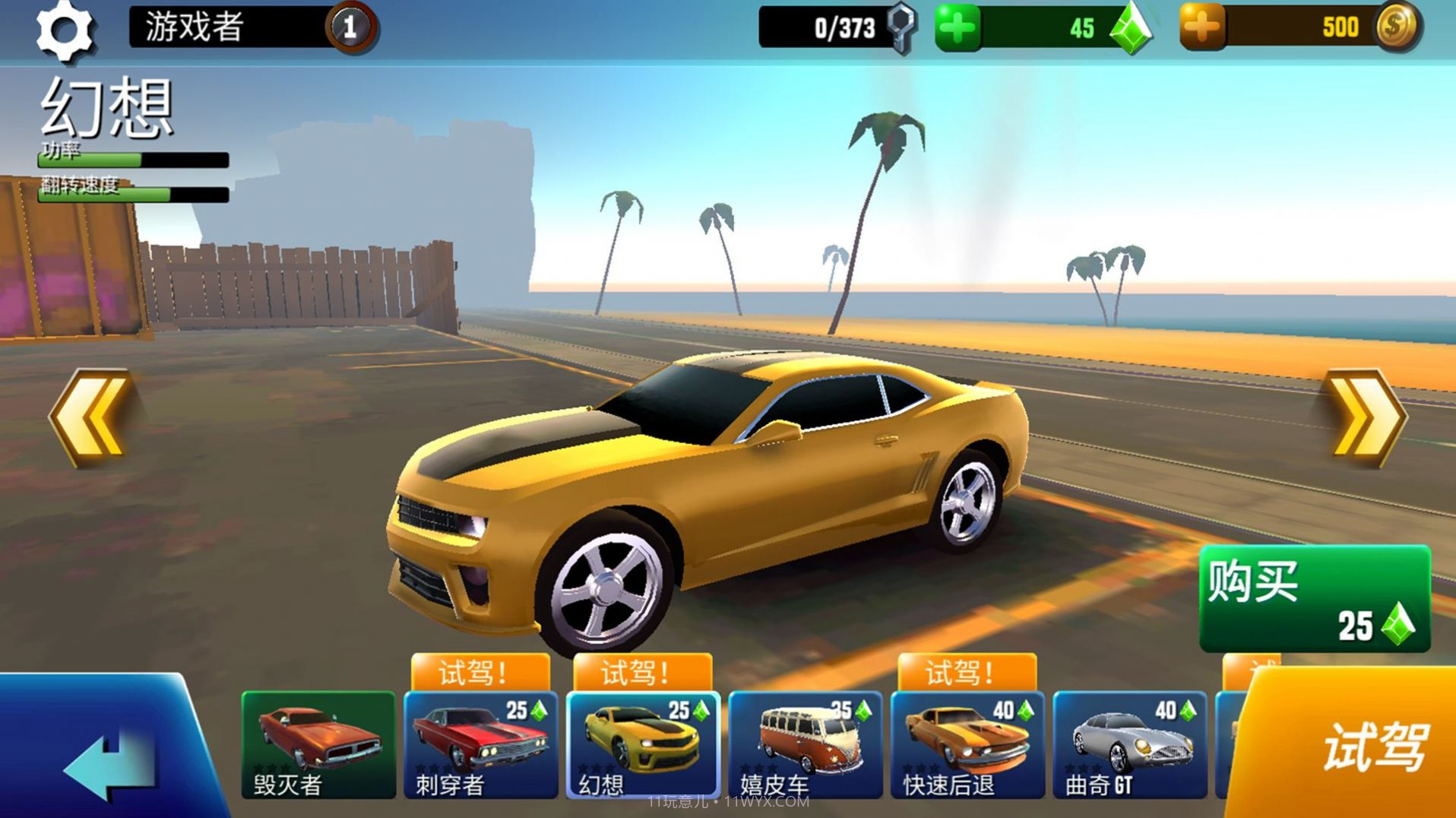Add more green gems

tap(957, 29)
